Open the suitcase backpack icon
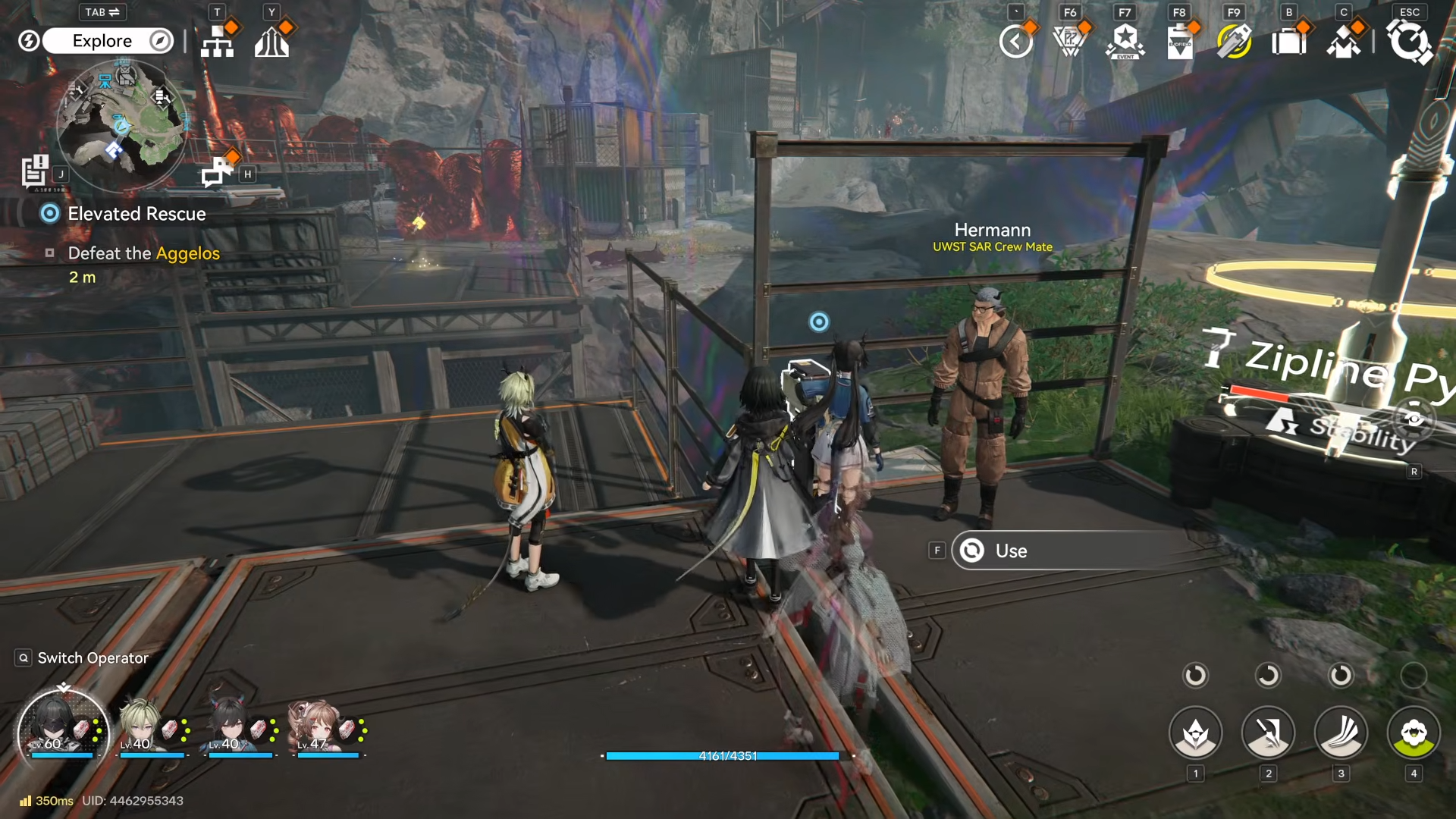Screen dimensions: 1456x819 click(1288, 41)
